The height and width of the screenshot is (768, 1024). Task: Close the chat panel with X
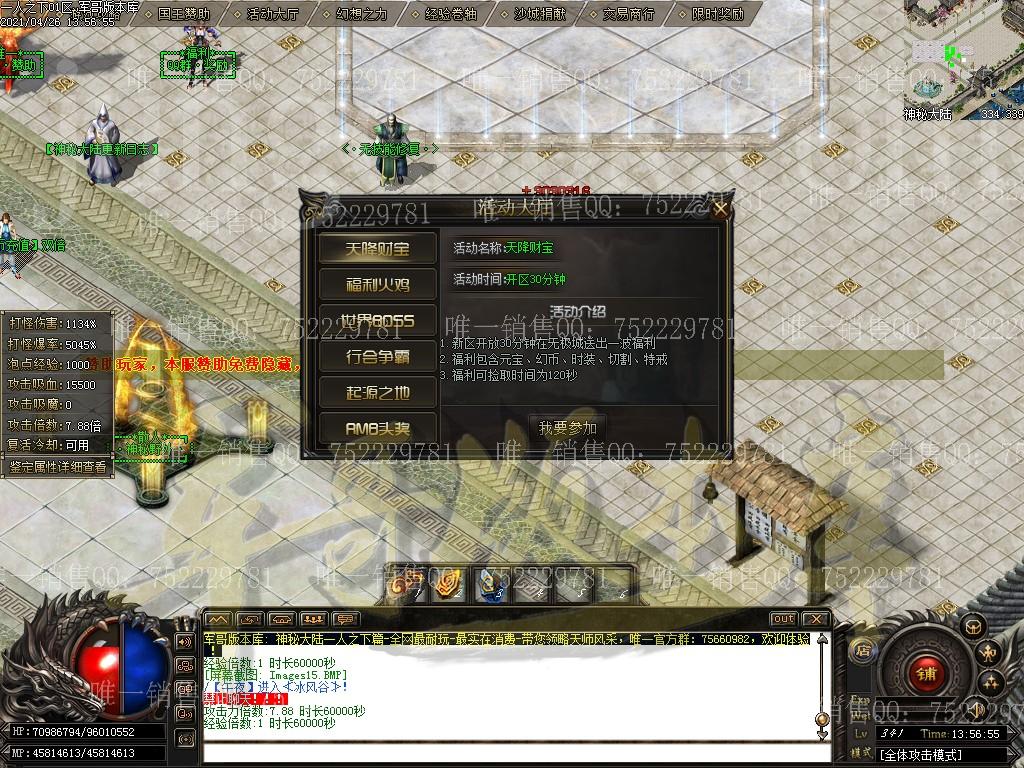click(x=815, y=619)
